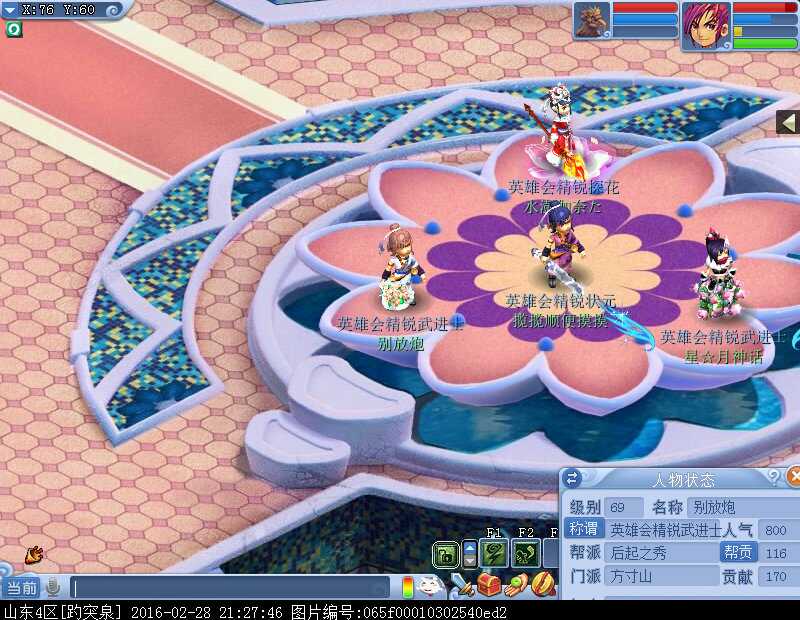Screen dimensions: 800x620
Task: Click the 称谓 title button
Action: point(585,530)
